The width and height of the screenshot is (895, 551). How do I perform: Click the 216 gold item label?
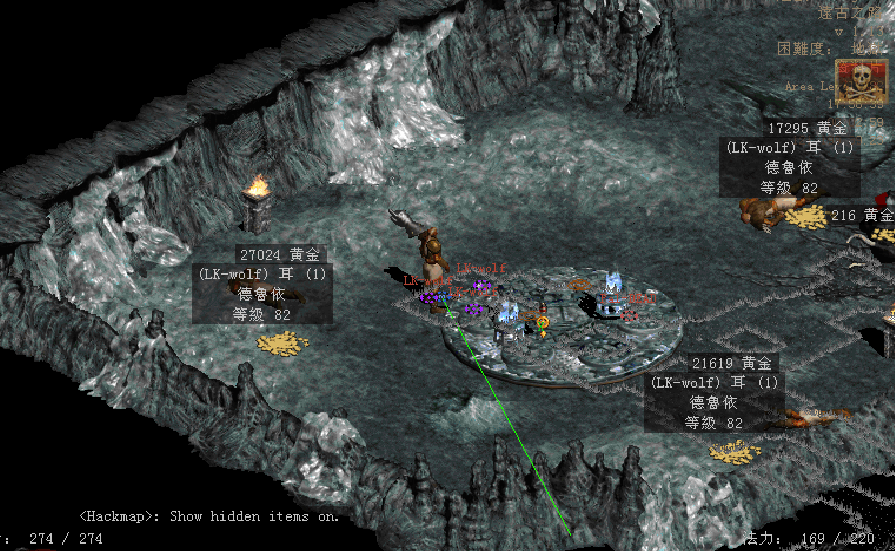pyautogui.click(x=862, y=215)
